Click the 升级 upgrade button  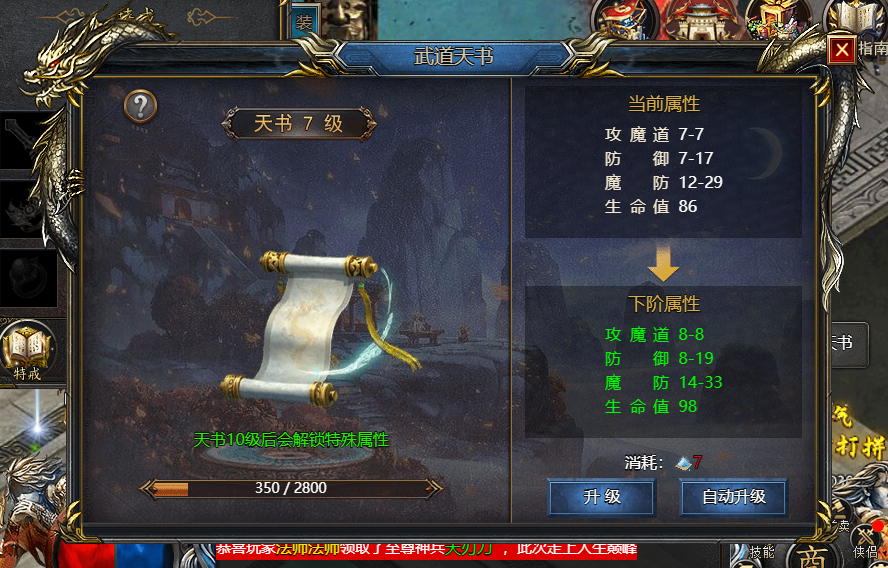pyautogui.click(x=601, y=497)
